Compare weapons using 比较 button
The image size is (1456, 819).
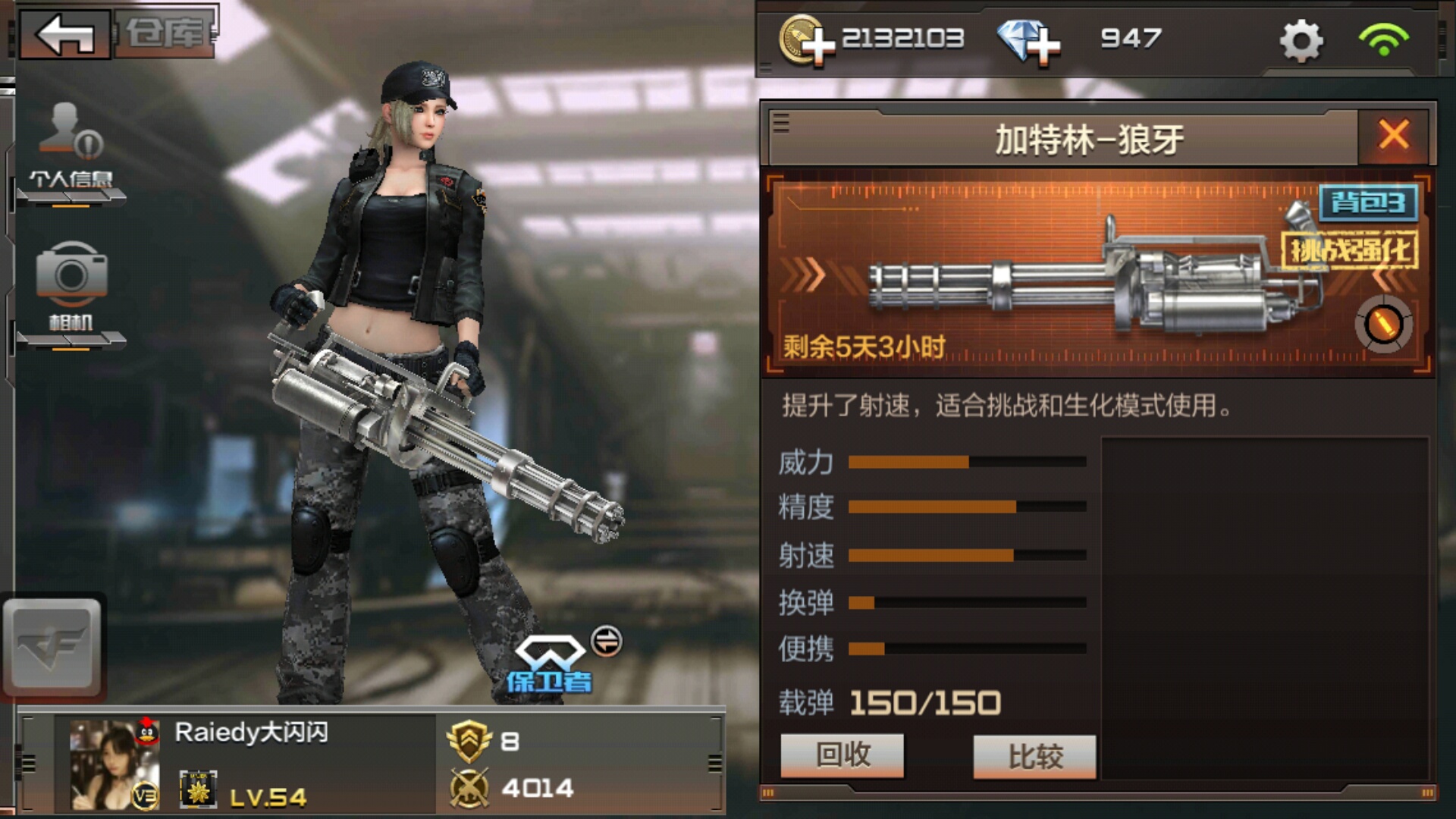tap(1035, 756)
